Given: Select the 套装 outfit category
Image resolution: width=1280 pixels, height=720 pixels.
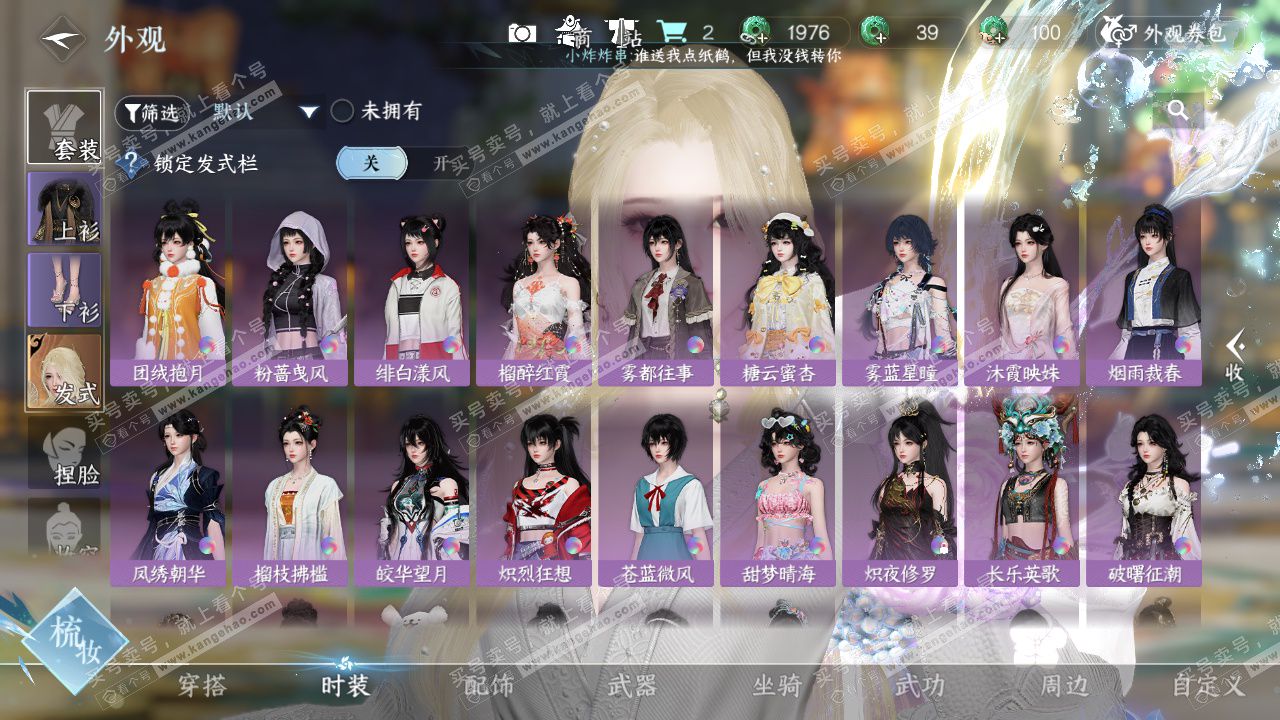Looking at the screenshot, I should (64, 128).
